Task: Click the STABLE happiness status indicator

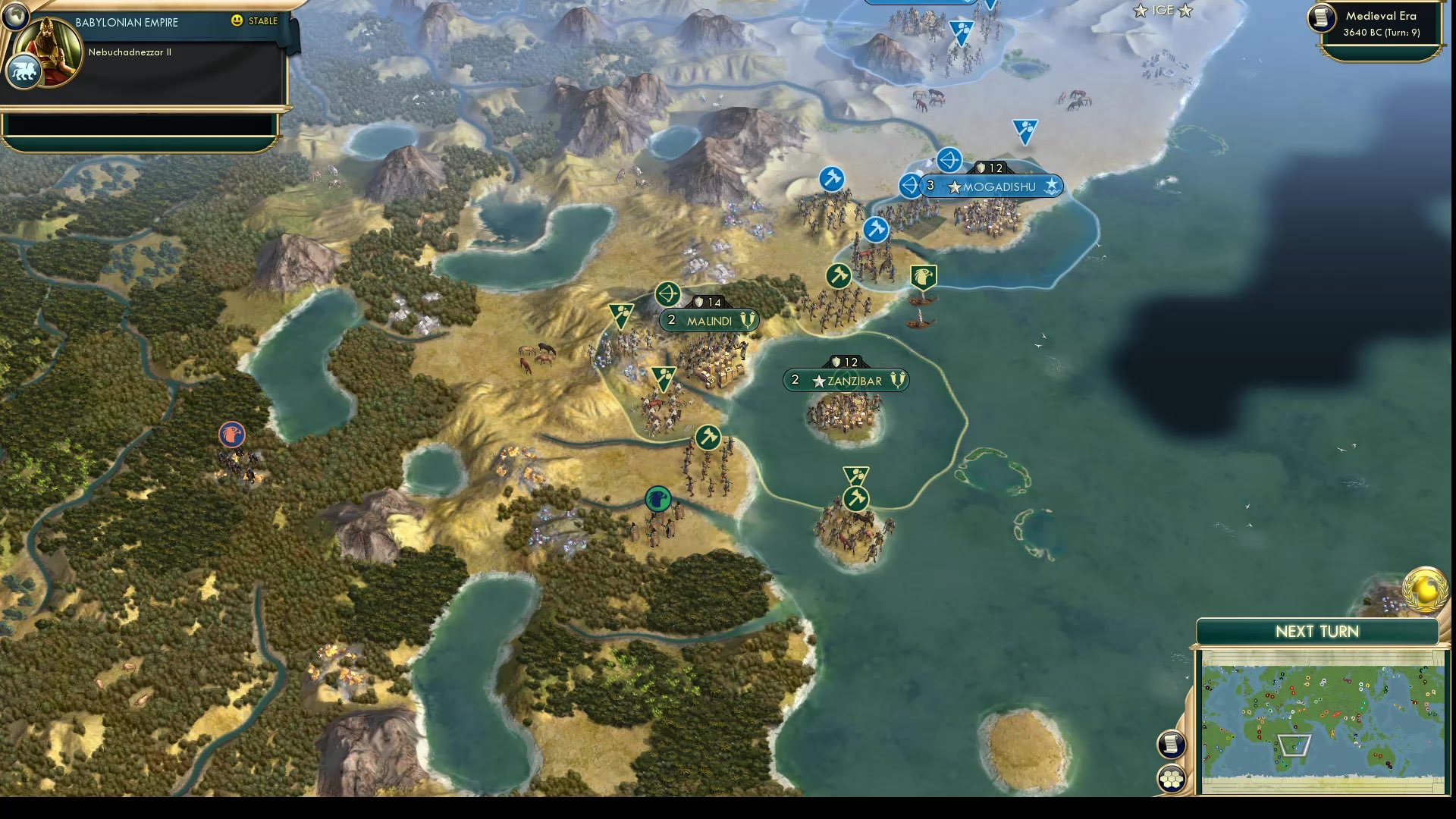Action: 259,22
